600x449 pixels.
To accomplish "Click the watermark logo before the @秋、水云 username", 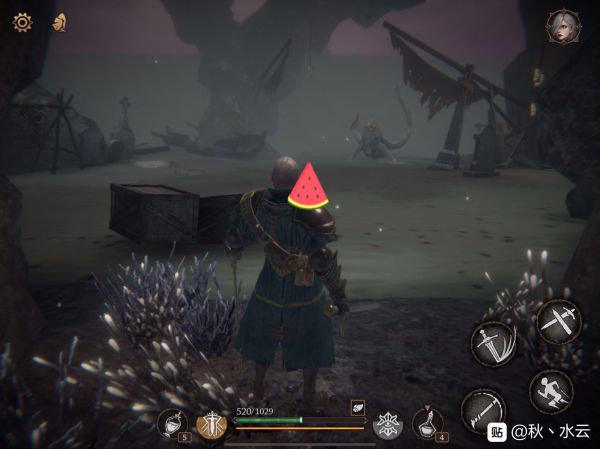I will [x=497, y=432].
